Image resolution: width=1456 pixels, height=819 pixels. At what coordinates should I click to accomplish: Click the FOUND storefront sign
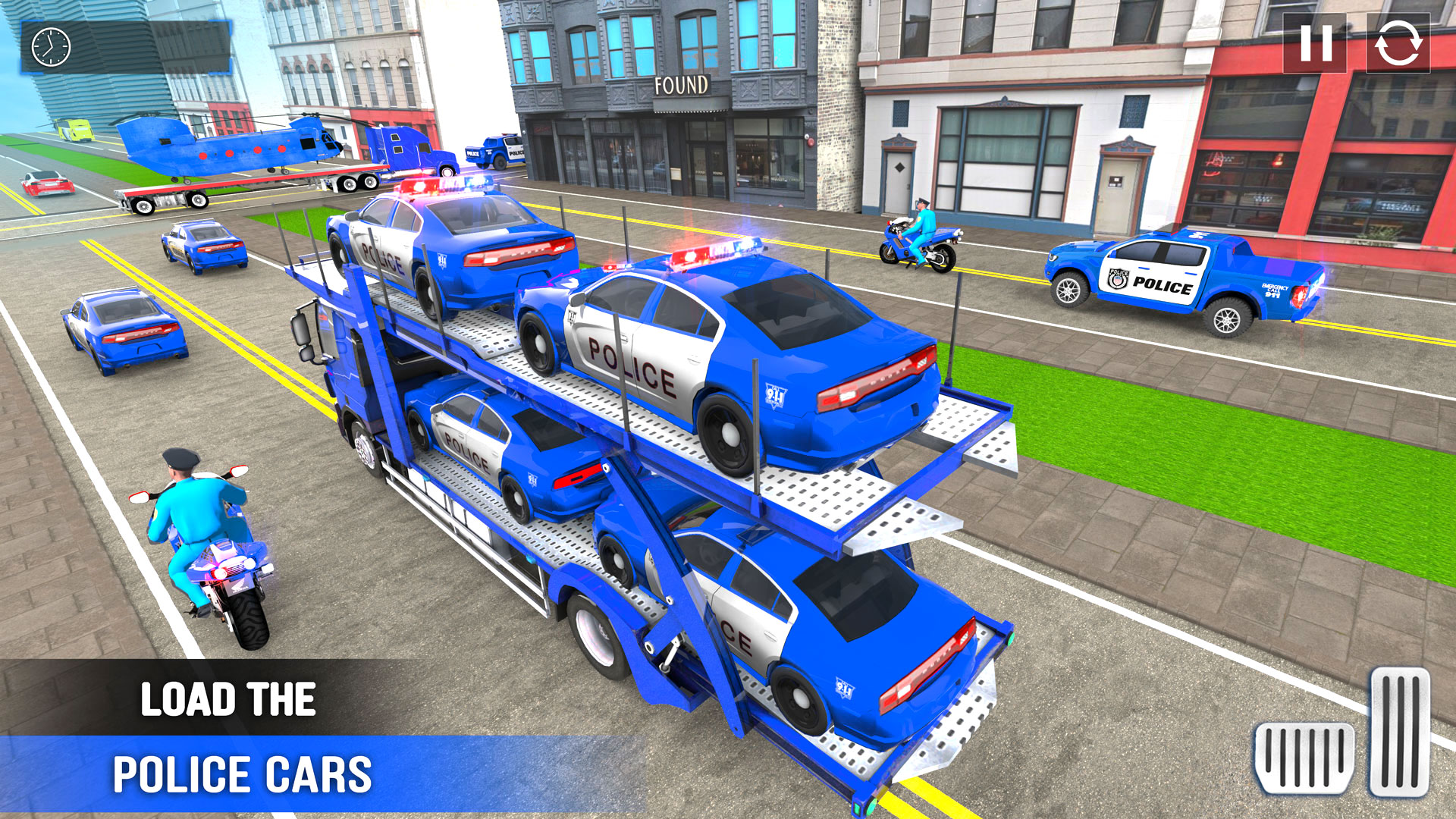[x=682, y=86]
